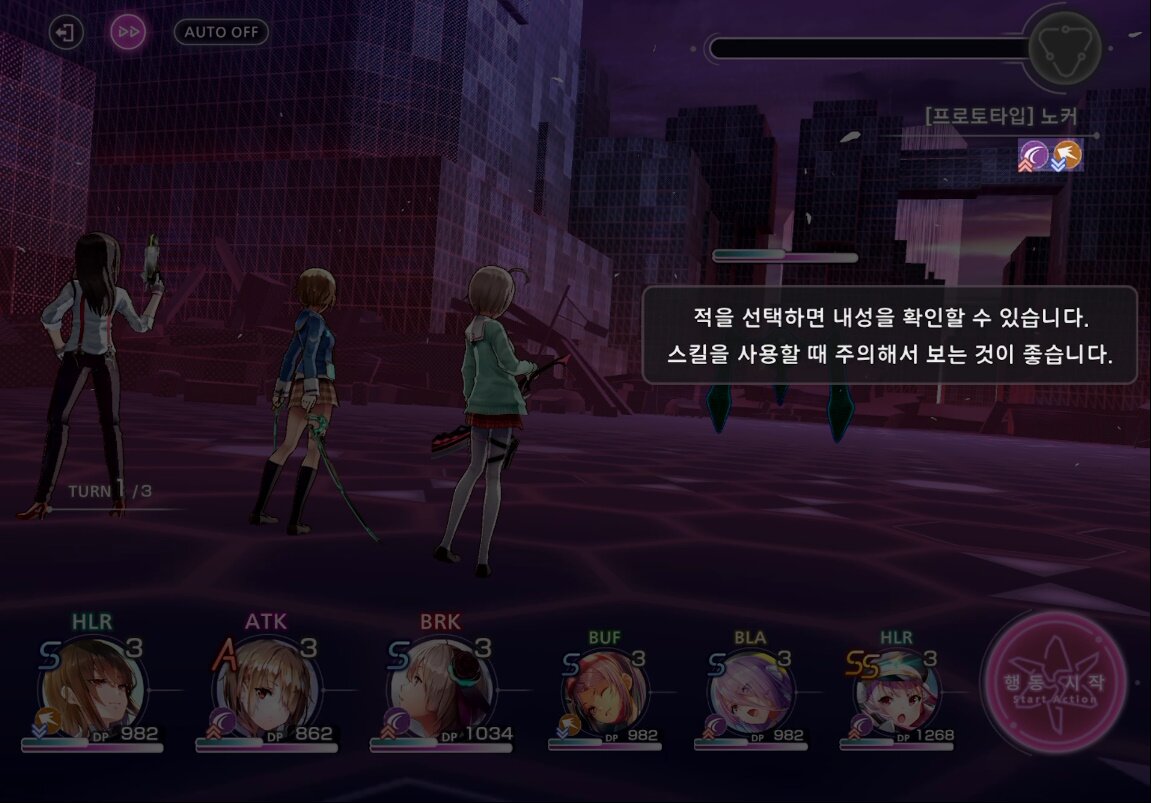Switch the AUTO OFF toggle

(221, 32)
